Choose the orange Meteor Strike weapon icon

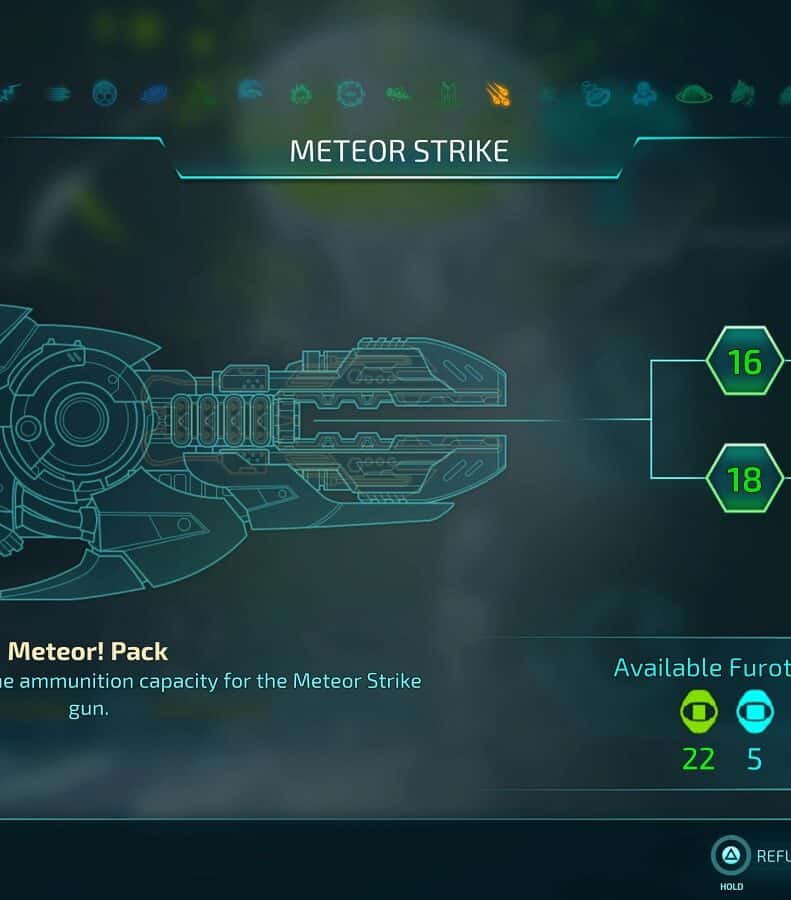497,94
